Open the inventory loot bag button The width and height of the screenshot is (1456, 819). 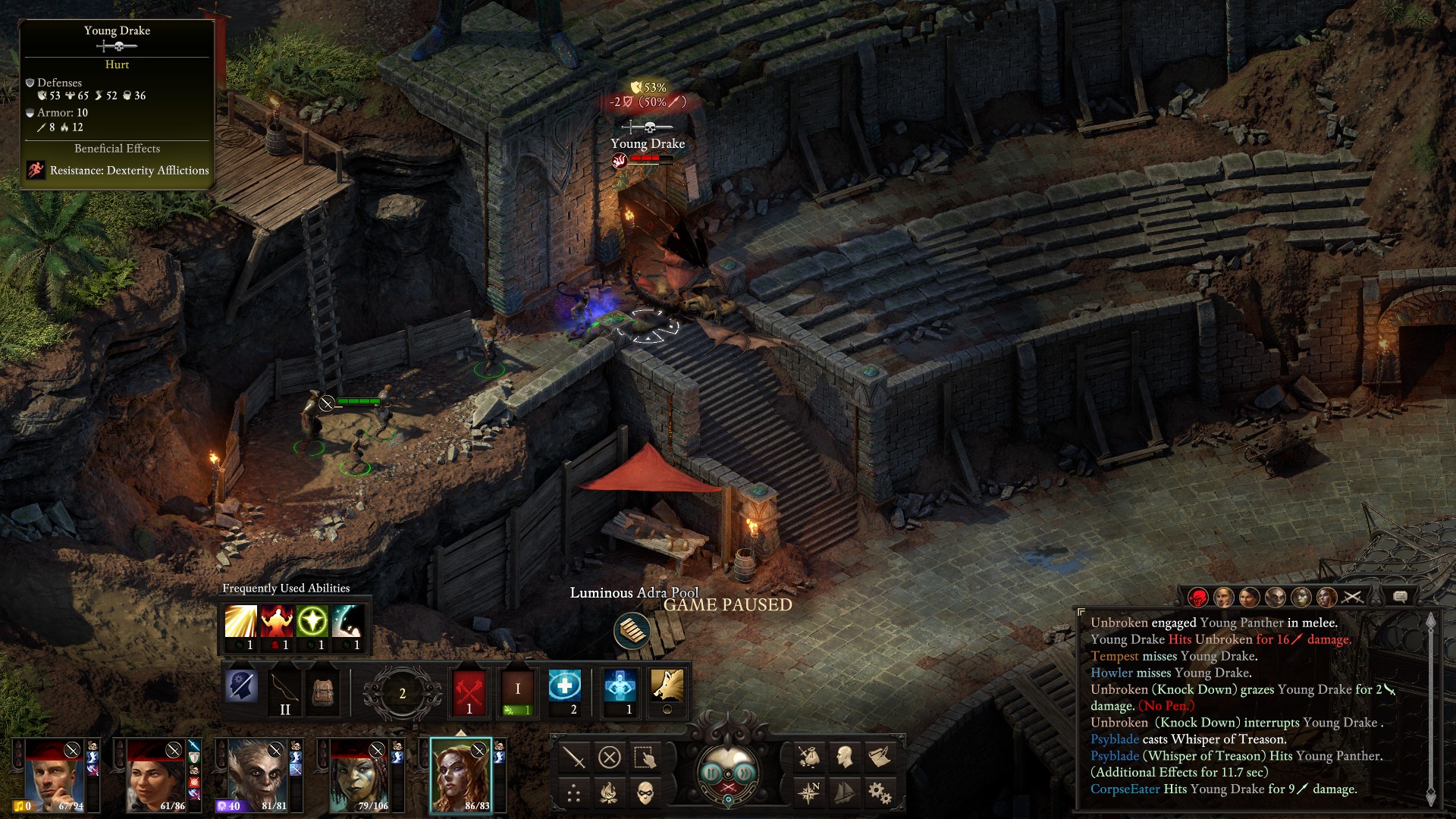809,756
